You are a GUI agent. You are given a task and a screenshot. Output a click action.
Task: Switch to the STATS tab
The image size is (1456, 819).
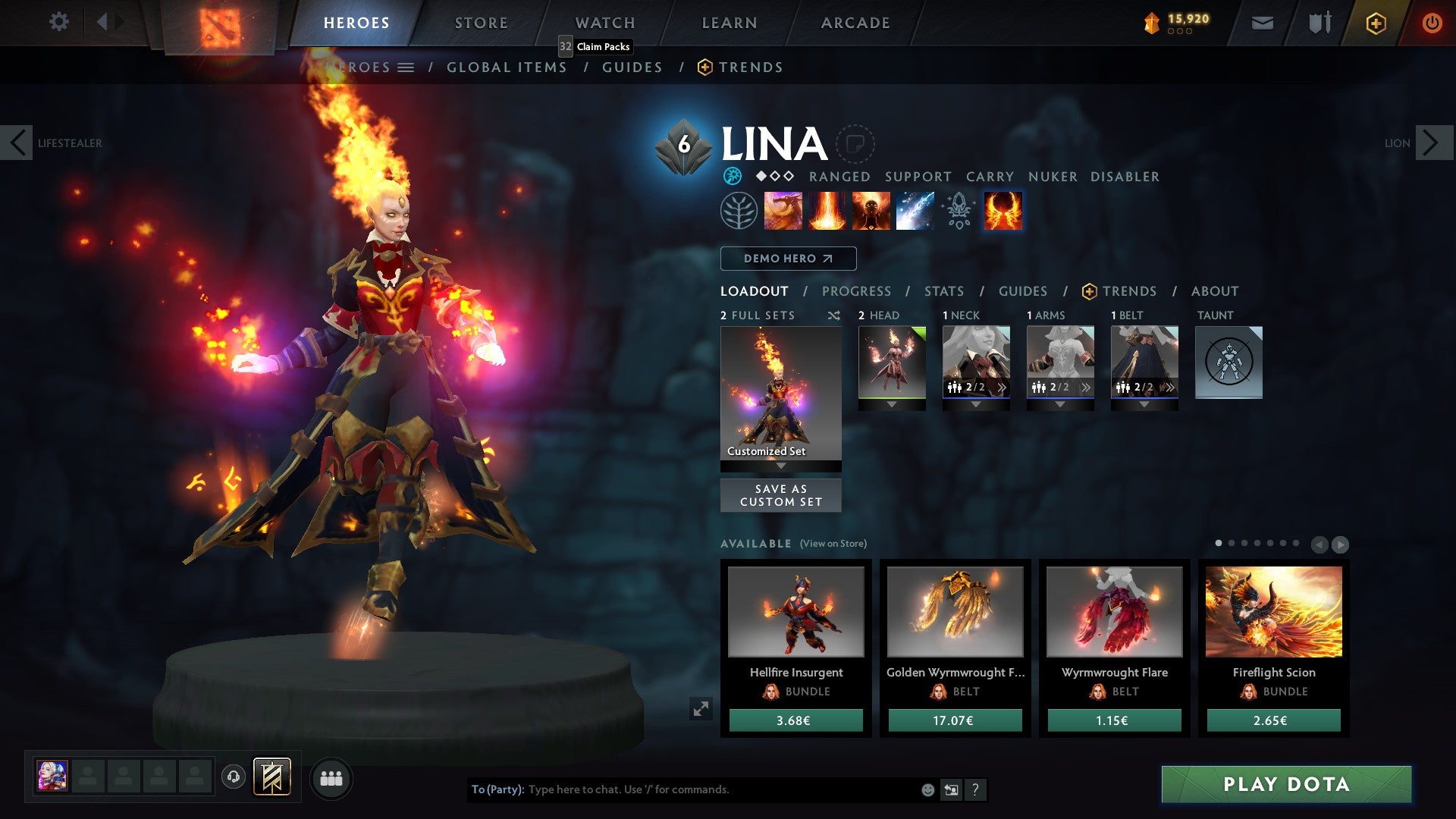pyautogui.click(x=943, y=291)
